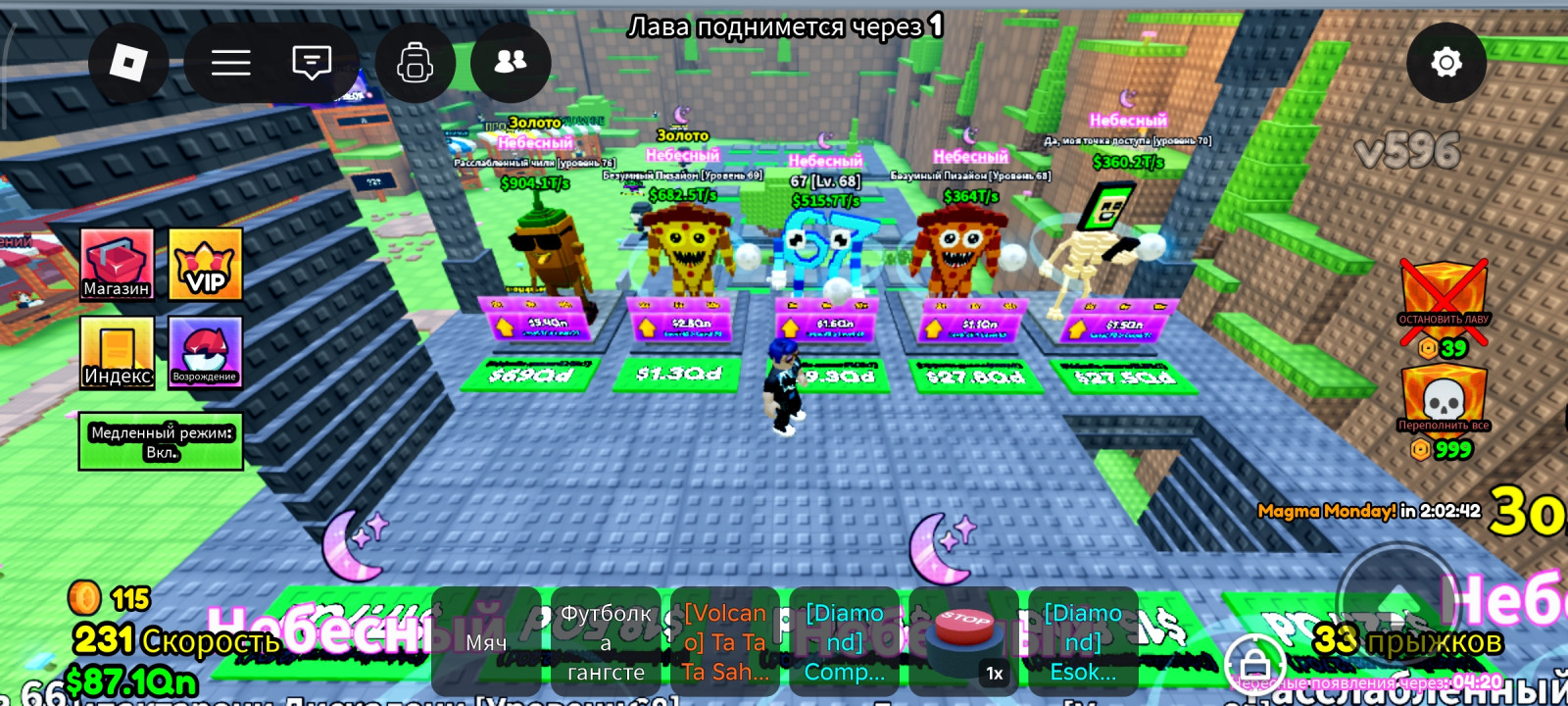Open the Индекс collection
Viewport: 1568px width, 706px height.
pos(117,352)
